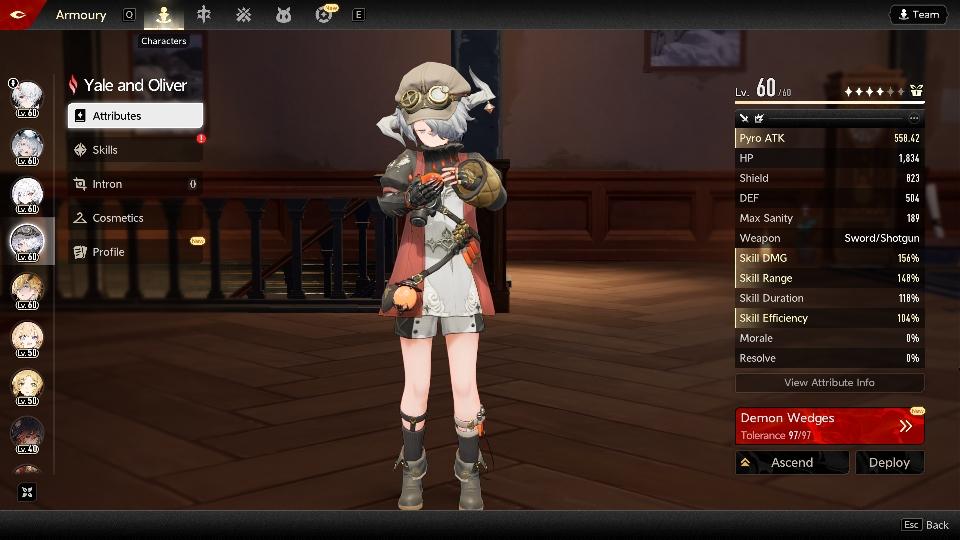Click the gift box icon beside stars

[916, 91]
